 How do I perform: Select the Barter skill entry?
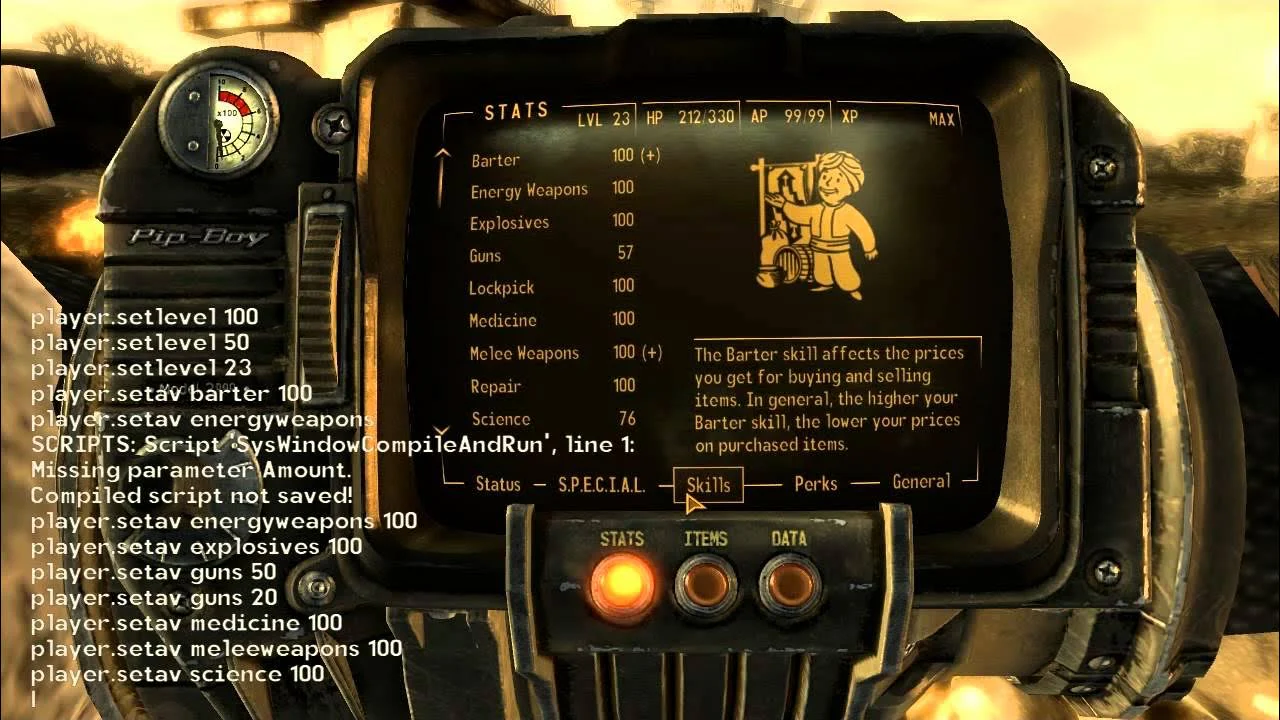(496, 159)
